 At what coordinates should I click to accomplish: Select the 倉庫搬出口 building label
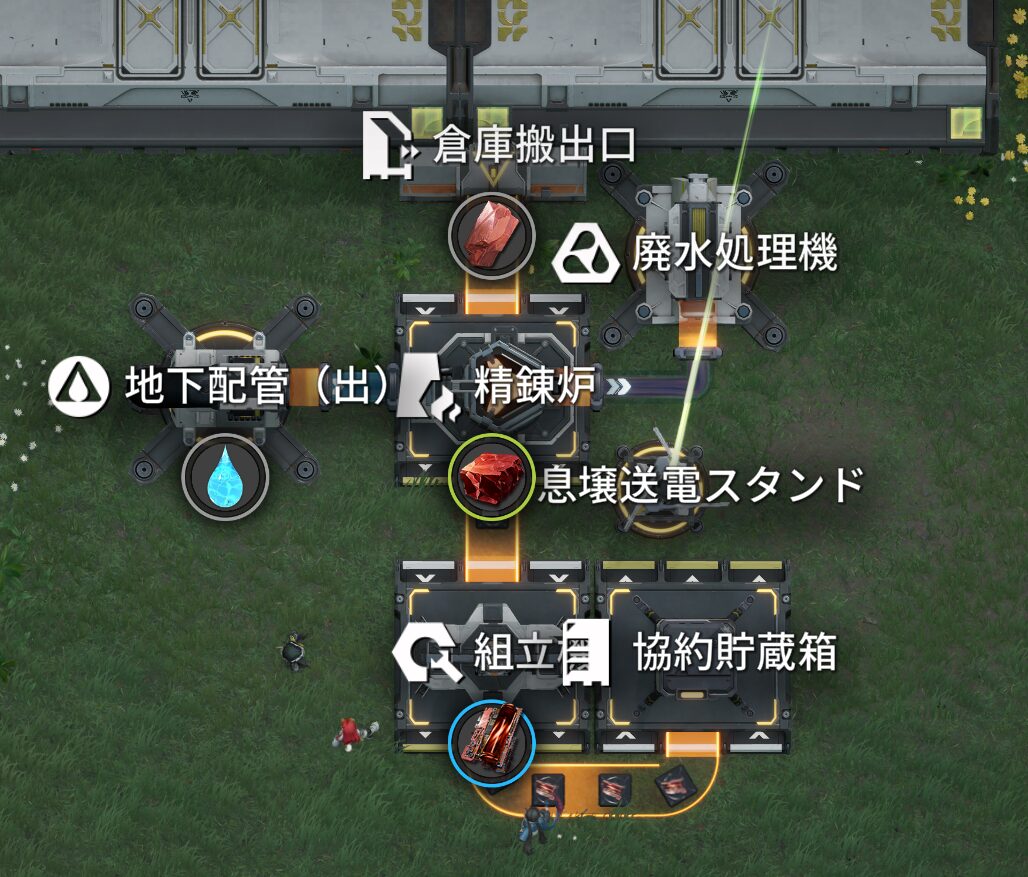pyautogui.click(x=534, y=148)
